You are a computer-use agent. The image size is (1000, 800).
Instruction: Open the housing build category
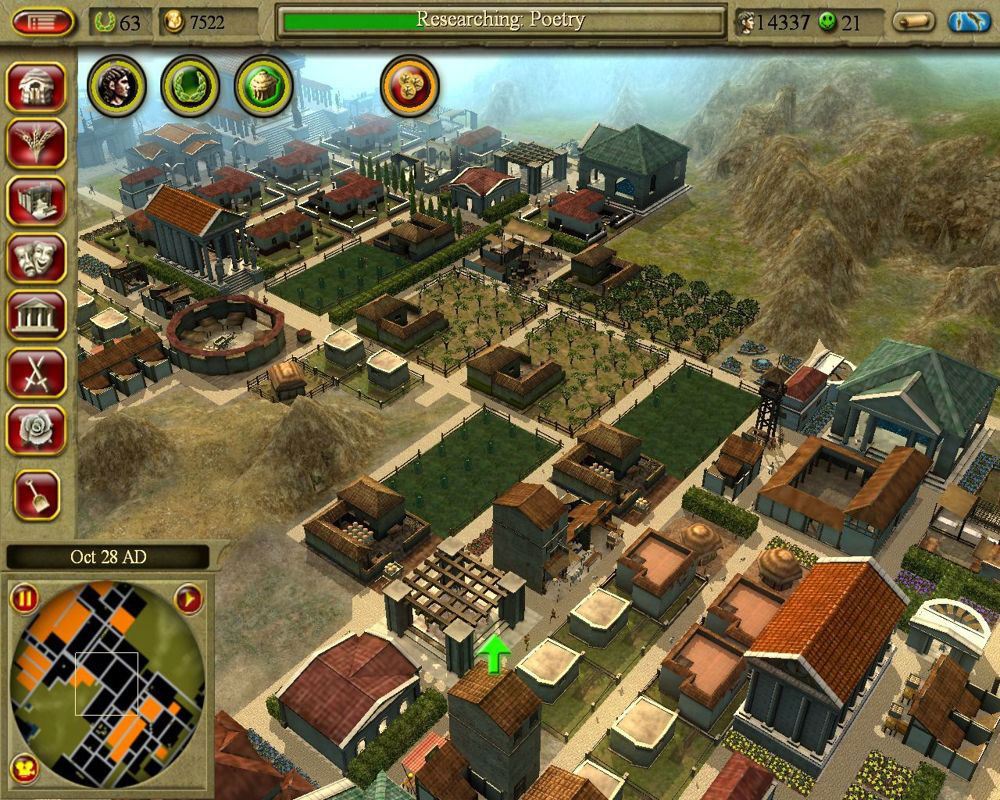(37, 89)
